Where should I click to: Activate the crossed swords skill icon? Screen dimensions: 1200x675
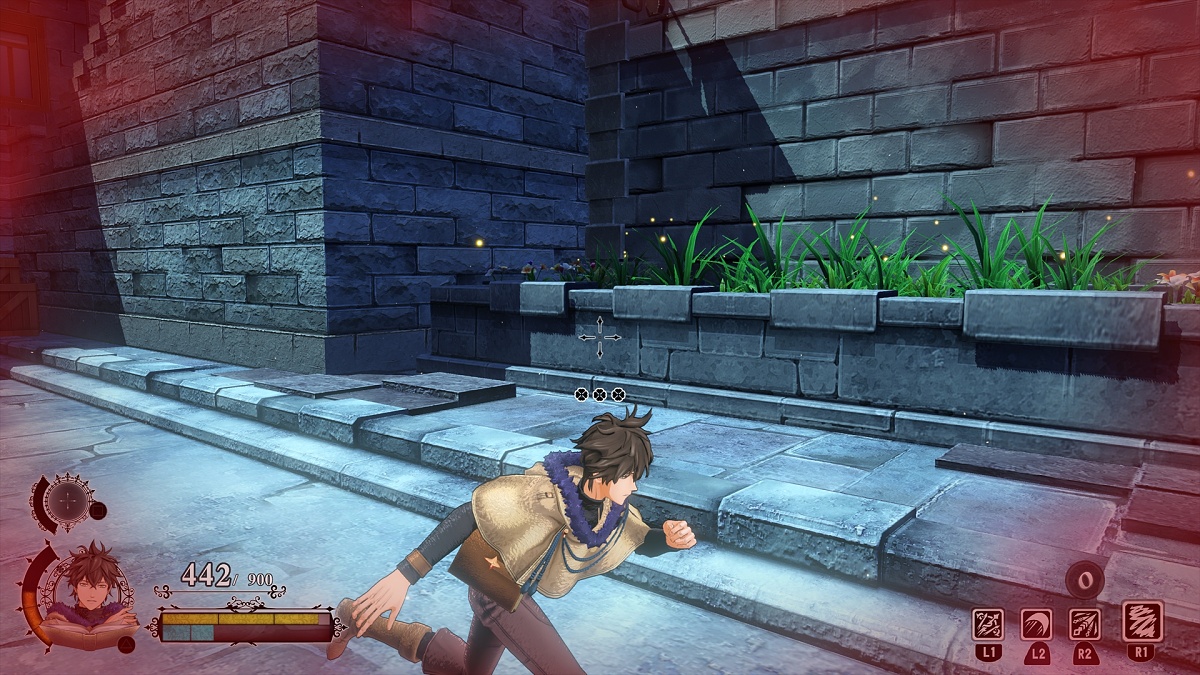coord(988,624)
